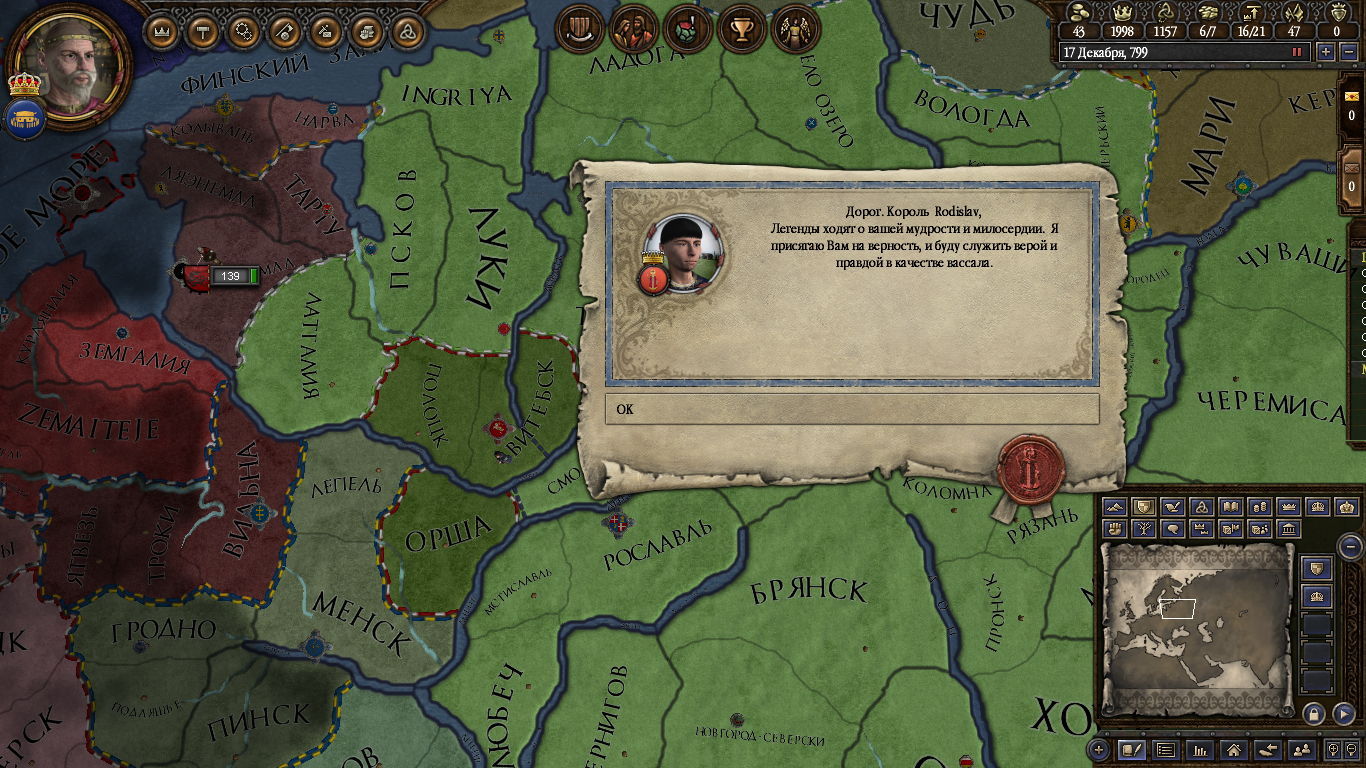Switch to the terrain map mode
The height and width of the screenshot is (768, 1366).
tap(1115, 507)
